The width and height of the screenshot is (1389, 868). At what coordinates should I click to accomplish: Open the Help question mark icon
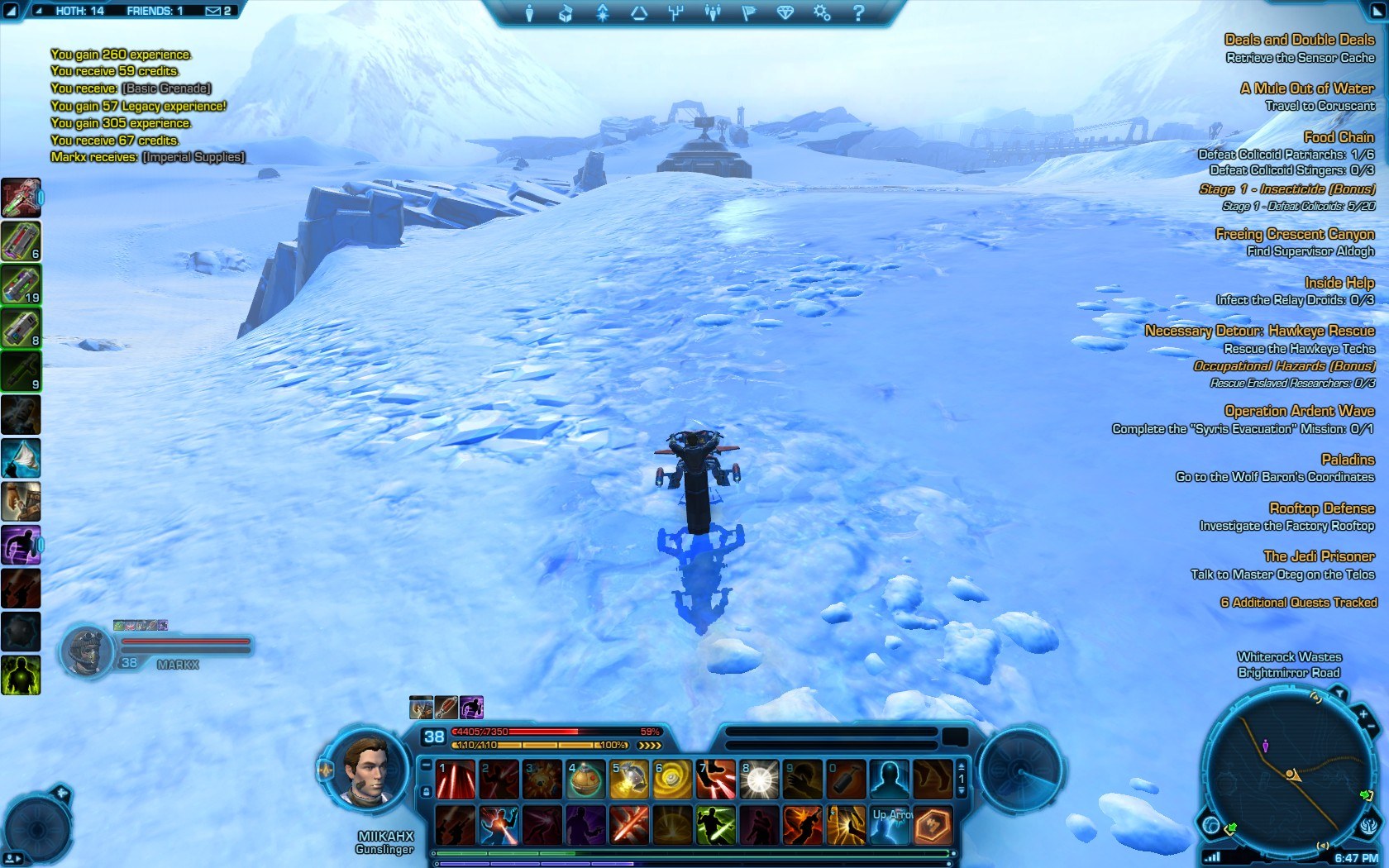pyautogui.click(x=857, y=13)
